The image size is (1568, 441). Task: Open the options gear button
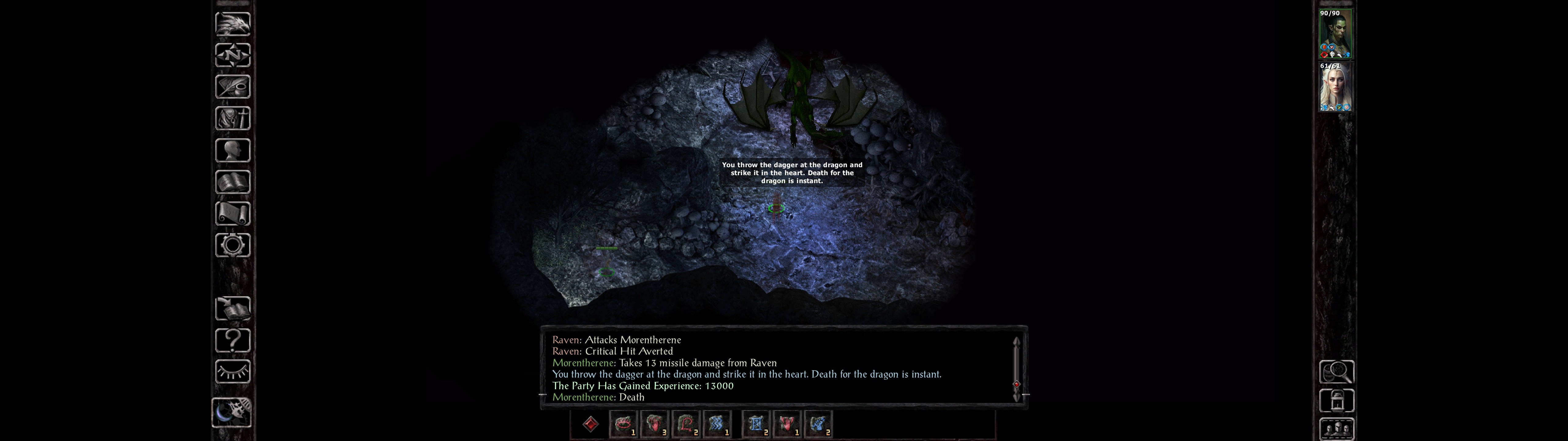pos(232,245)
